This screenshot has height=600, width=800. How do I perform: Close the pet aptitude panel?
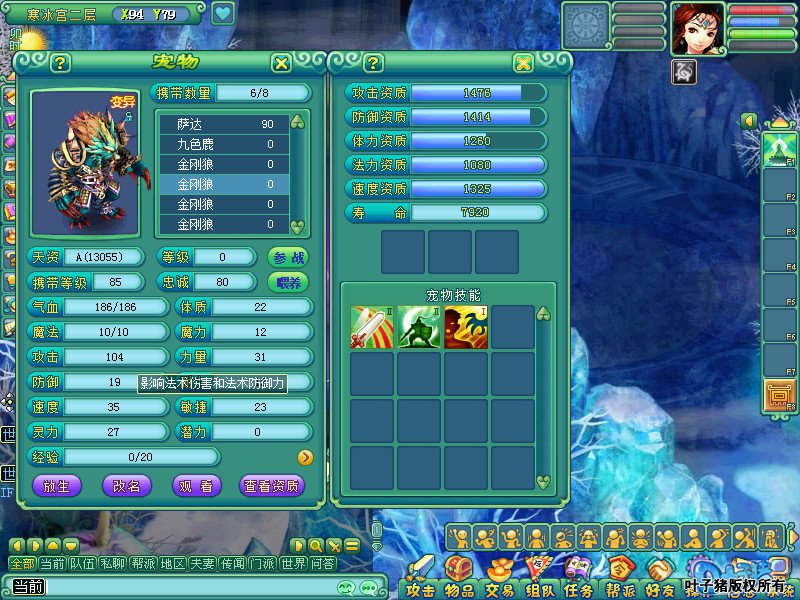pyautogui.click(x=523, y=63)
